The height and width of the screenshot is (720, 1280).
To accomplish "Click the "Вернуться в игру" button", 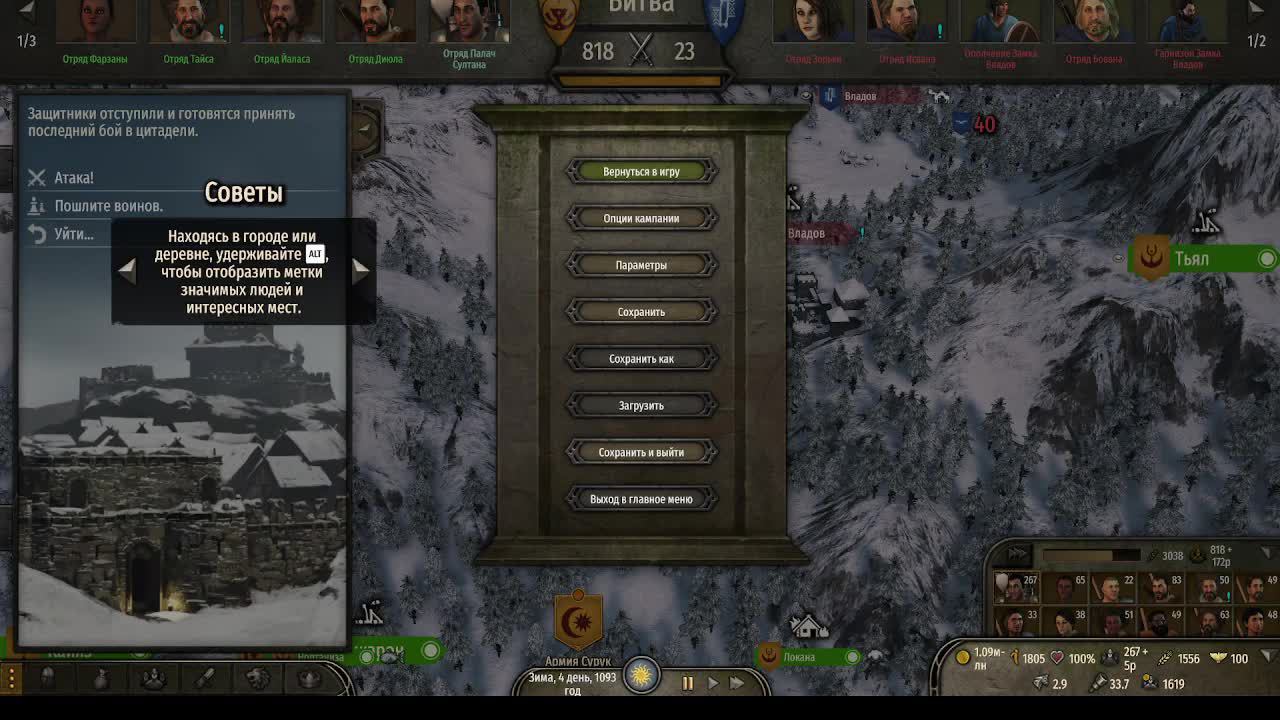I will point(642,170).
